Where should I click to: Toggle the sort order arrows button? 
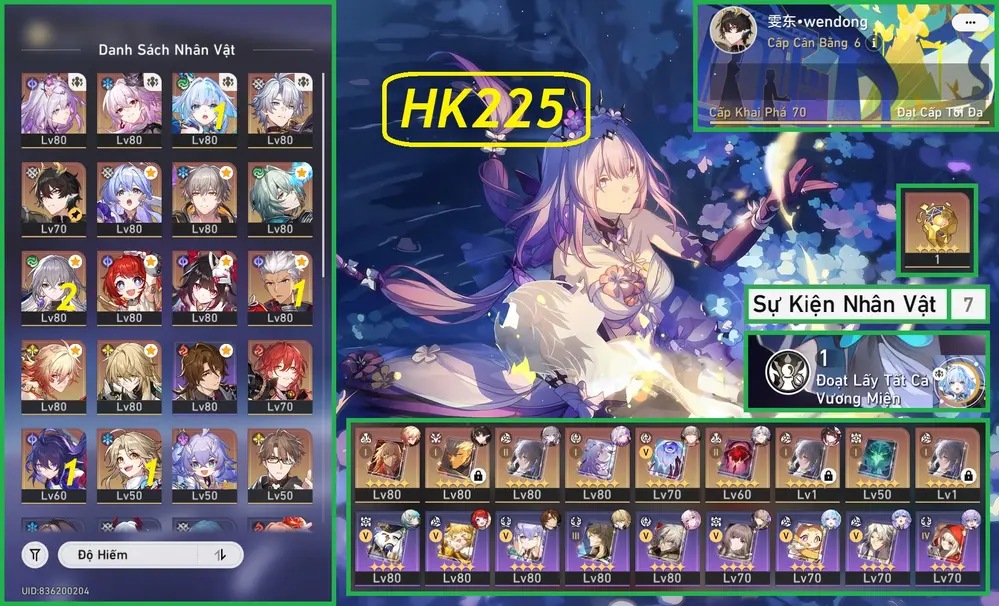(x=220, y=555)
